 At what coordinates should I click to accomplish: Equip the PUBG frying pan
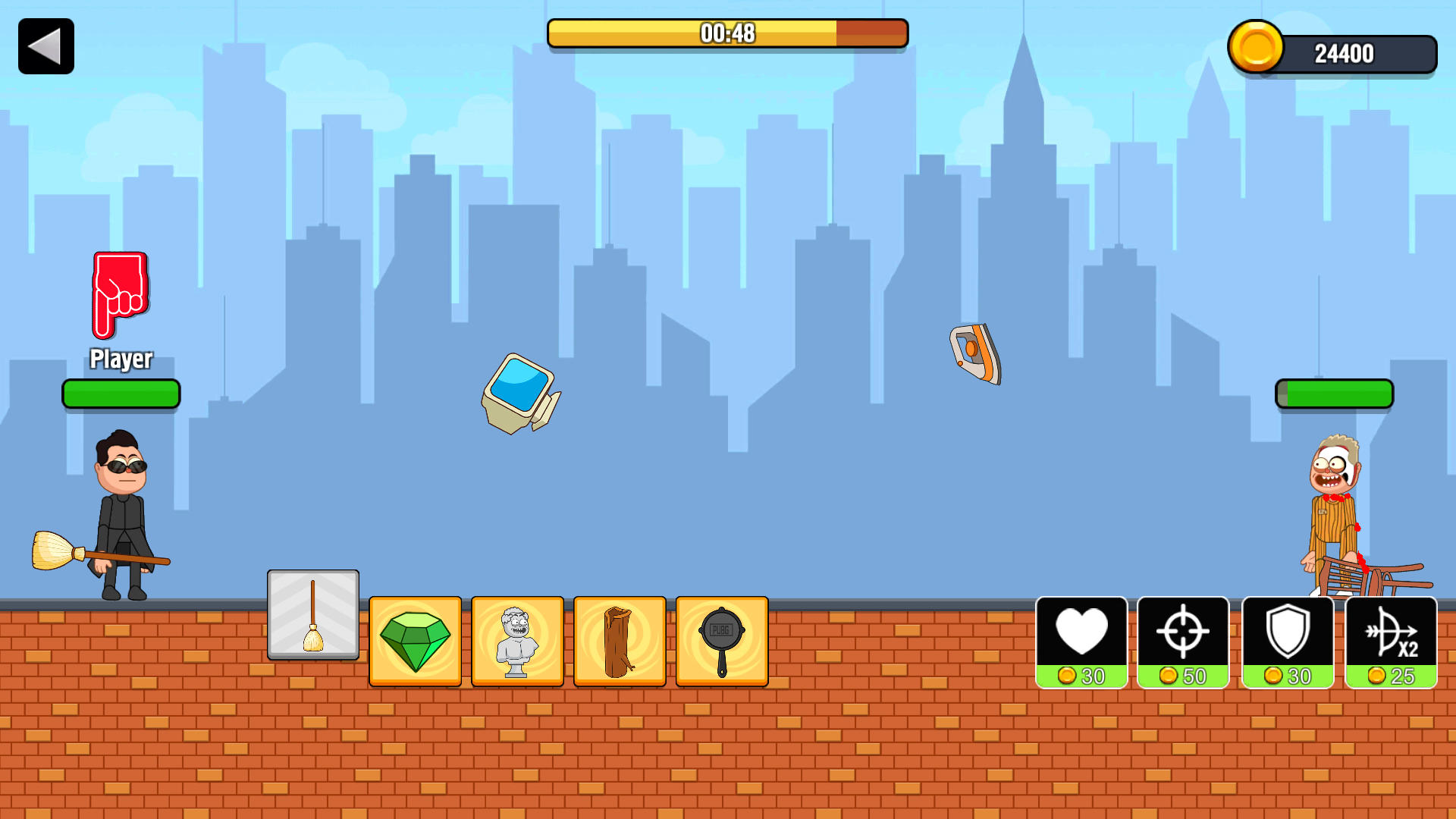click(721, 641)
